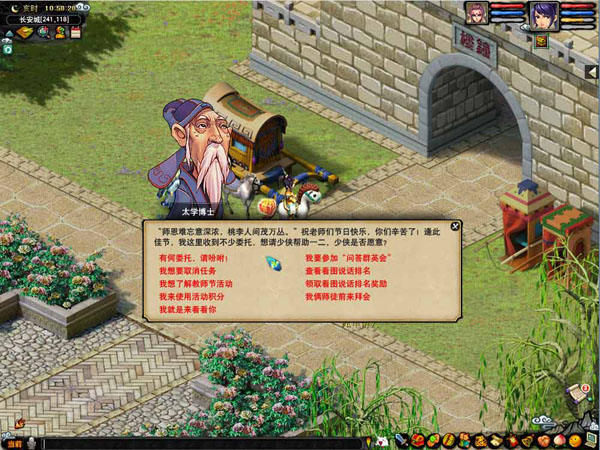This screenshot has width=600, height=450.
Task: Open the sword icon in the bottom toolbar
Action: click(x=401, y=440)
